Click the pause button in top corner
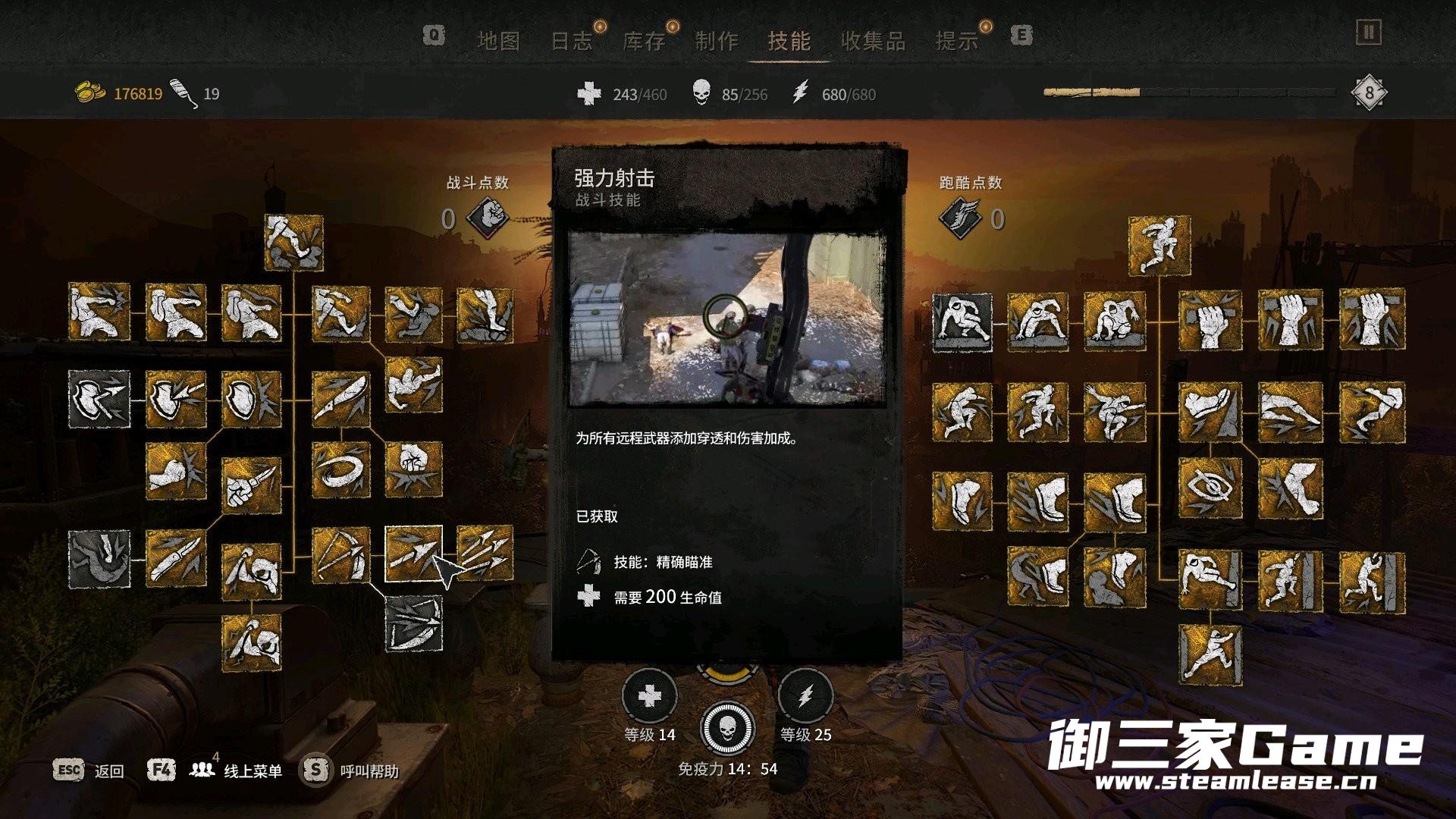 (x=1369, y=33)
